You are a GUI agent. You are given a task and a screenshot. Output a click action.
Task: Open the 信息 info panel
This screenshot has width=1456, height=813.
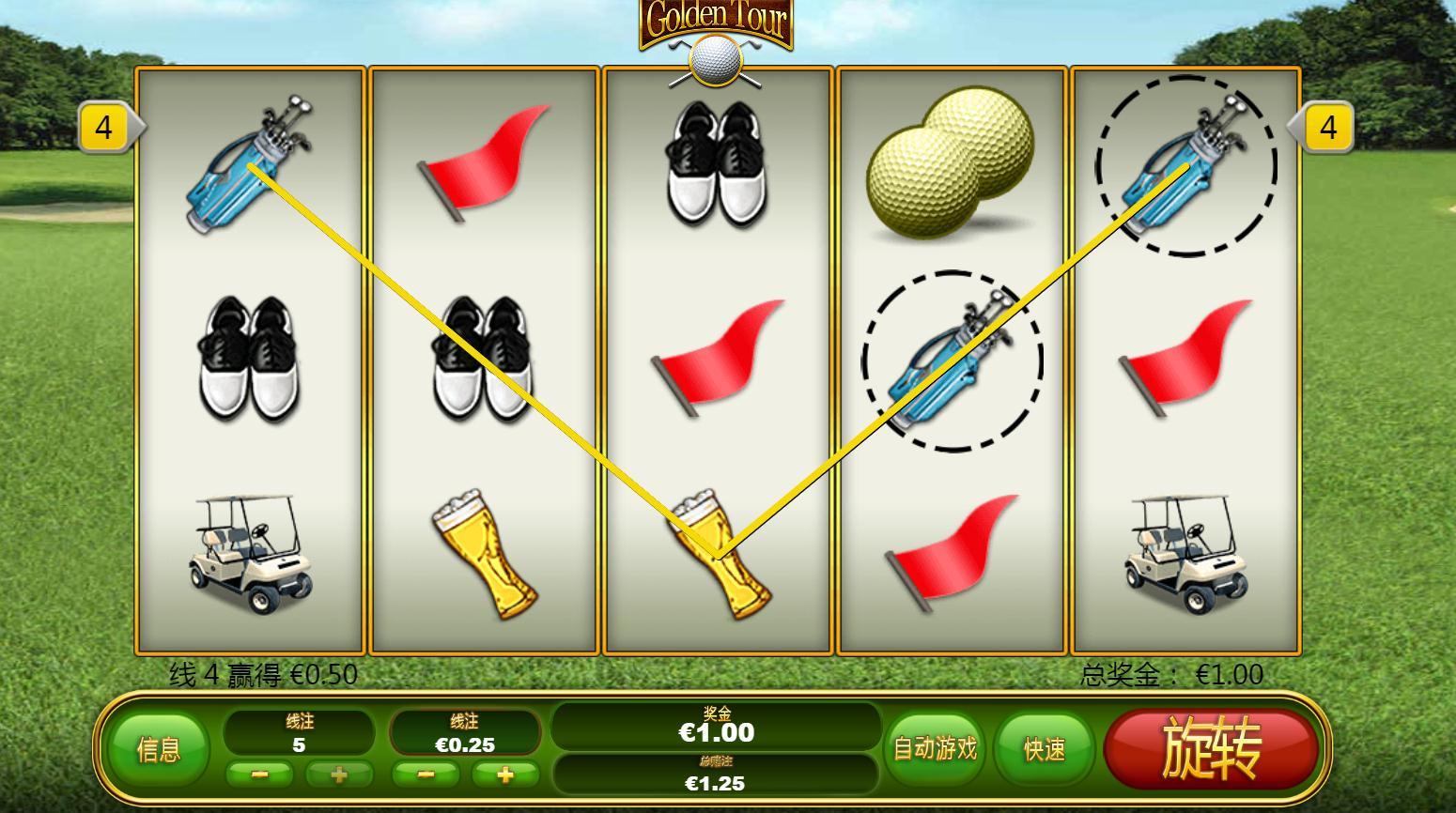click(158, 749)
